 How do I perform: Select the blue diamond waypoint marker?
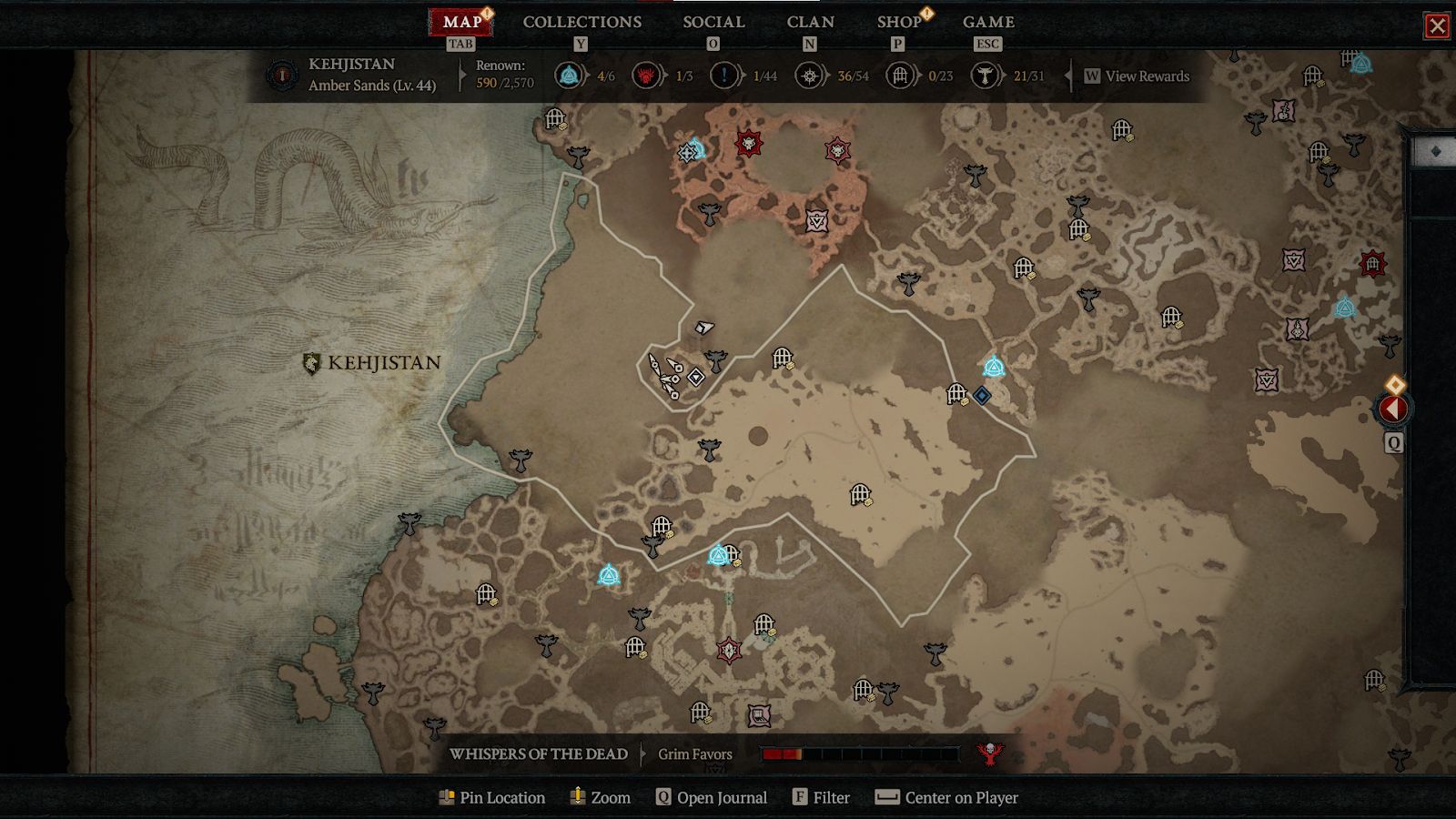(982, 395)
